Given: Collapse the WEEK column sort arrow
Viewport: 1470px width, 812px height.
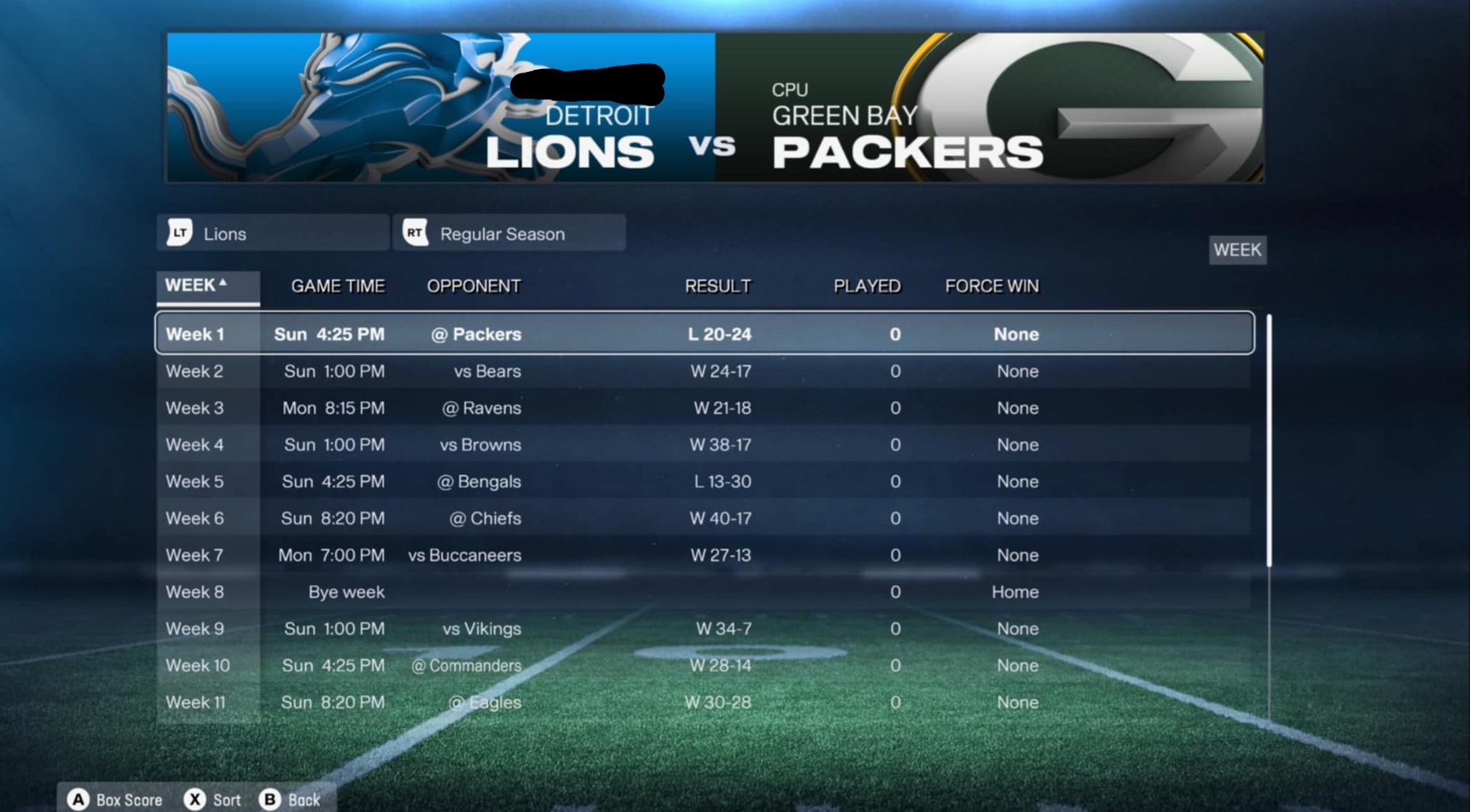Looking at the screenshot, I should click(x=224, y=282).
